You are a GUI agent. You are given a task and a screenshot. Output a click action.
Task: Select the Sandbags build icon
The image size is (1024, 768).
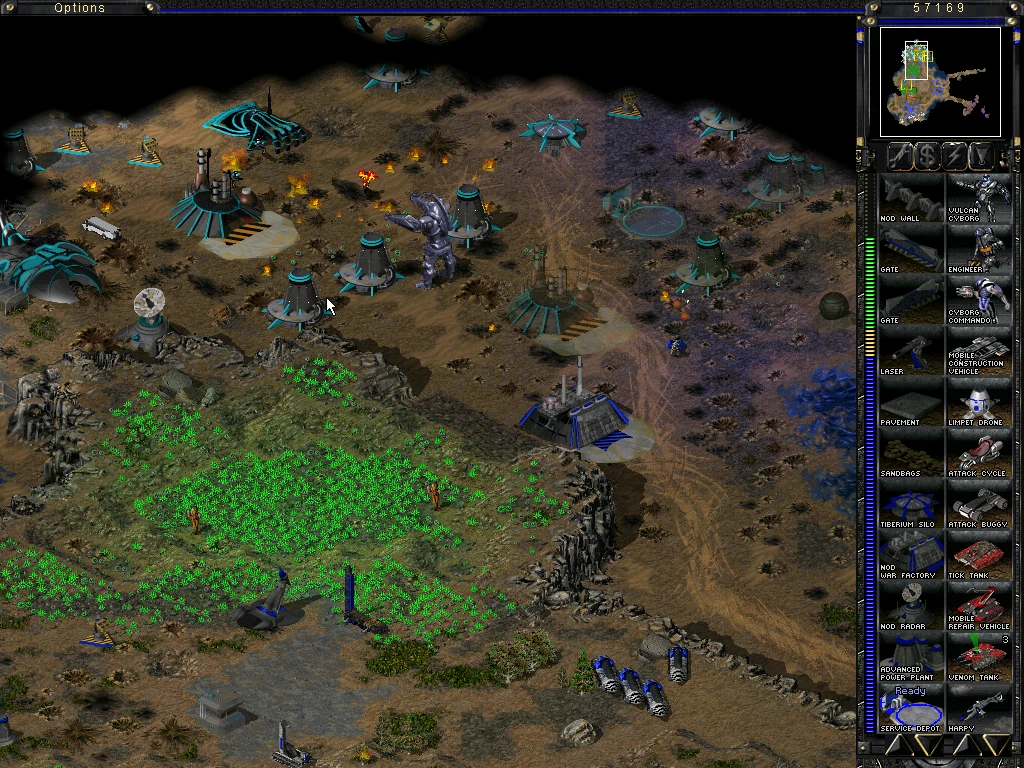pyautogui.click(x=910, y=453)
